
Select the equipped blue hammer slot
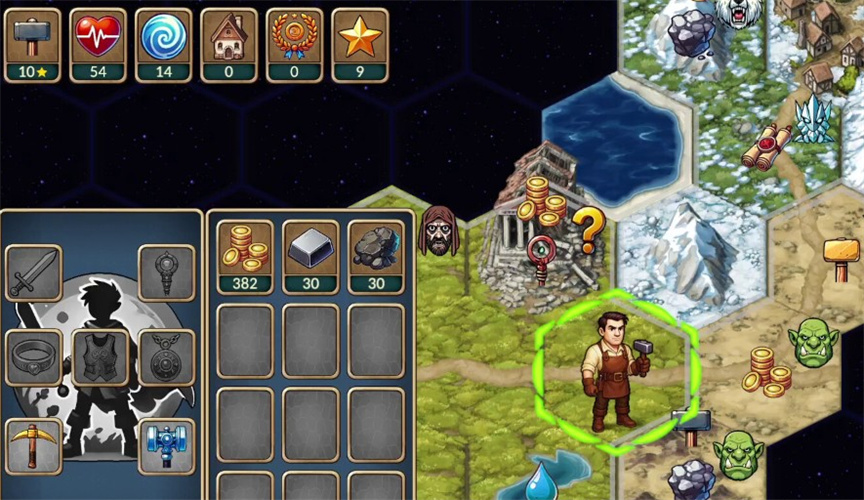tap(166, 446)
